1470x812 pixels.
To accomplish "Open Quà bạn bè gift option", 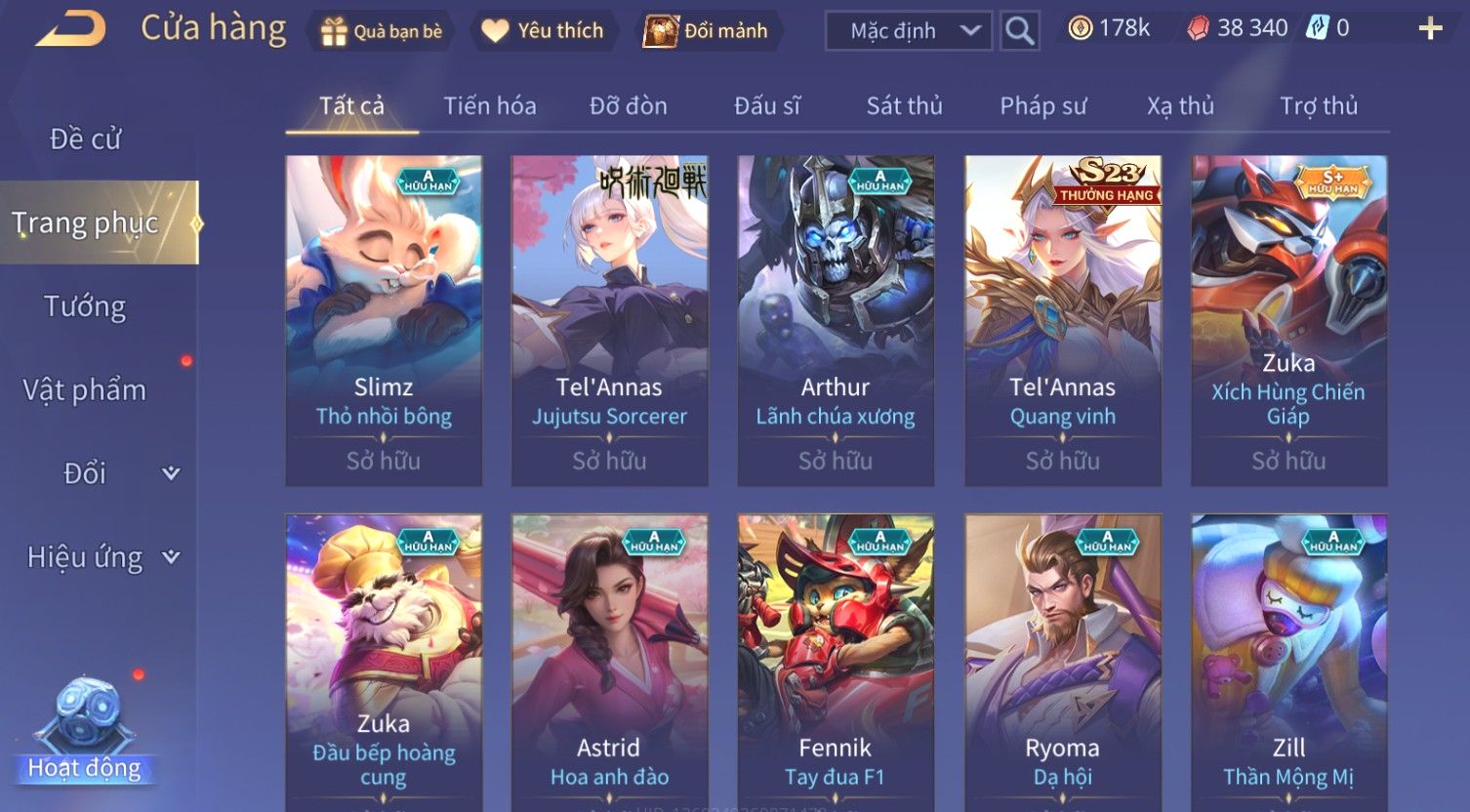I will click(x=382, y=31).
